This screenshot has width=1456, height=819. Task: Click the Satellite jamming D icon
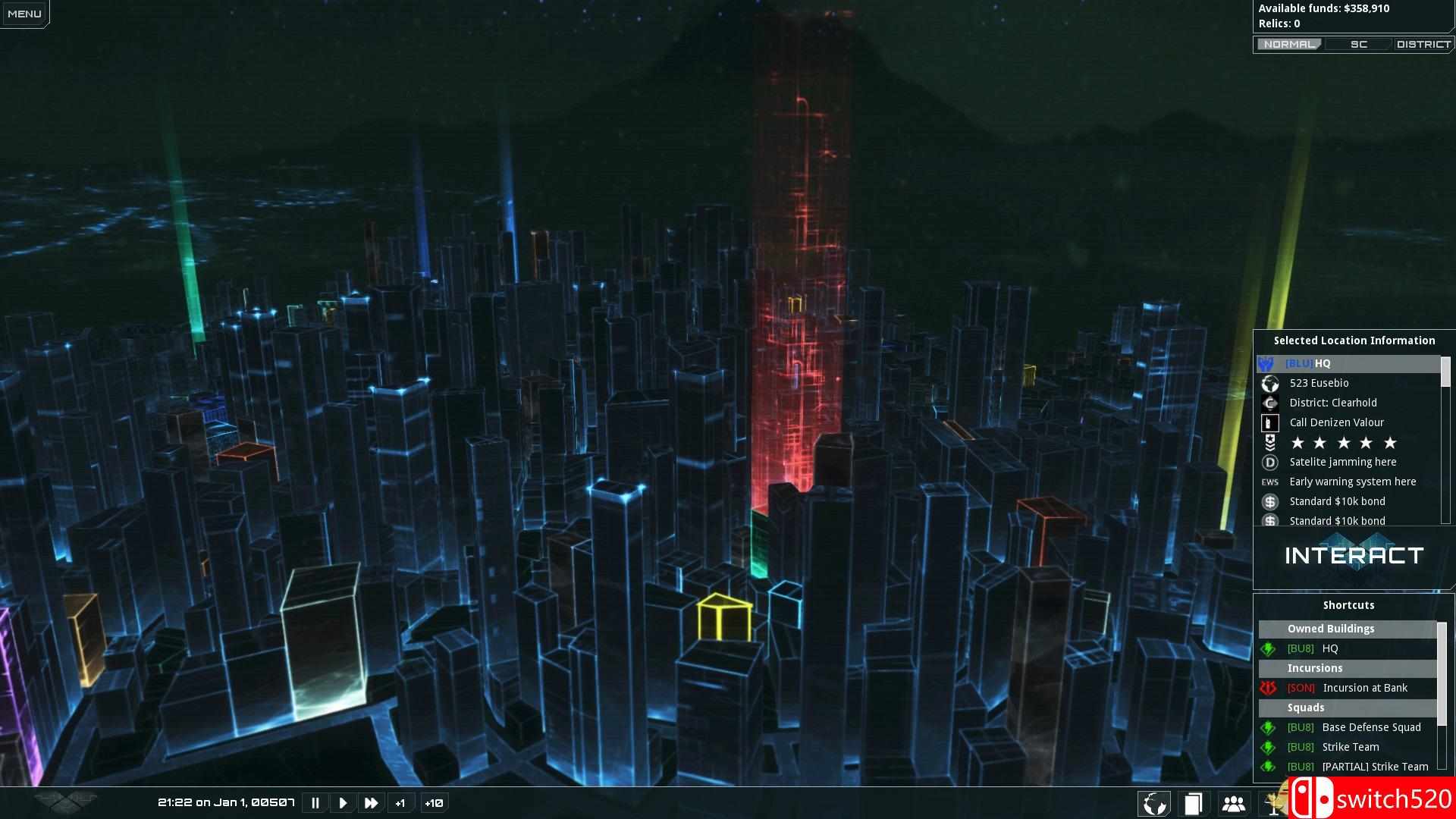tap(1269, 462)
